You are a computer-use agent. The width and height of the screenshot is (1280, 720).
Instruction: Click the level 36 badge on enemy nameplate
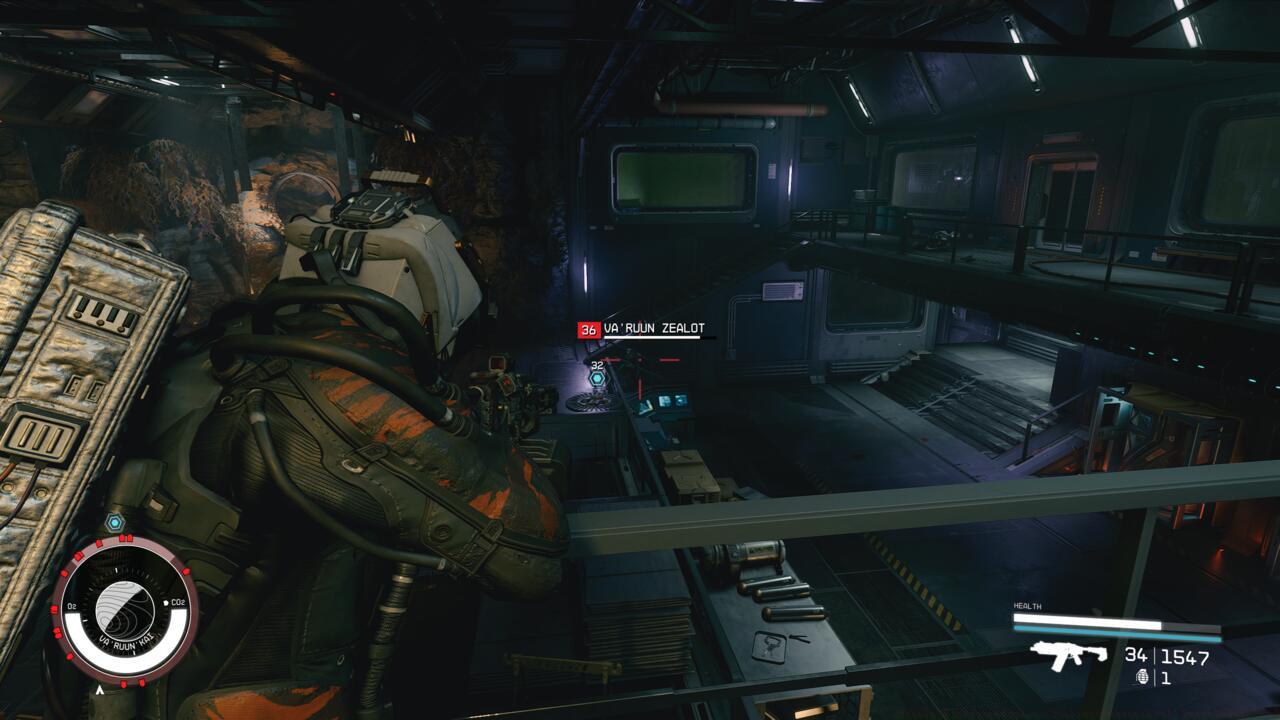589,329
